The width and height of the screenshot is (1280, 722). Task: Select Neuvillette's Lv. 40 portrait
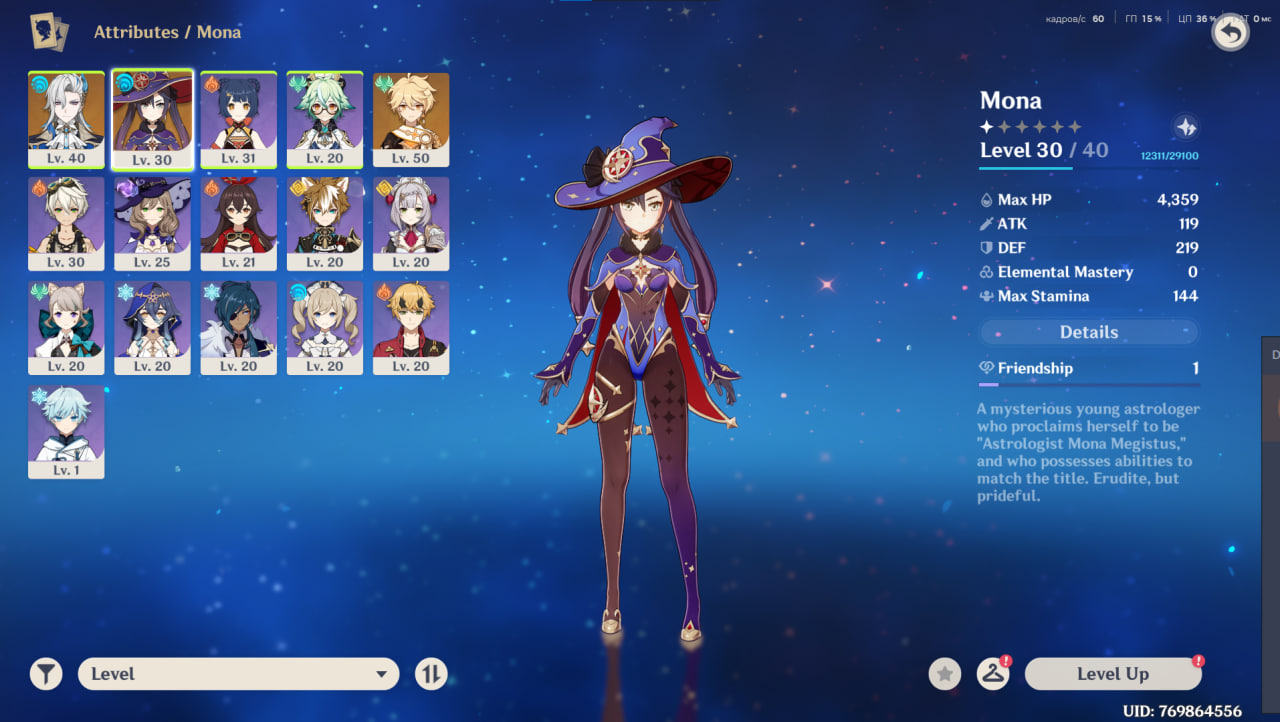point(66,118)
